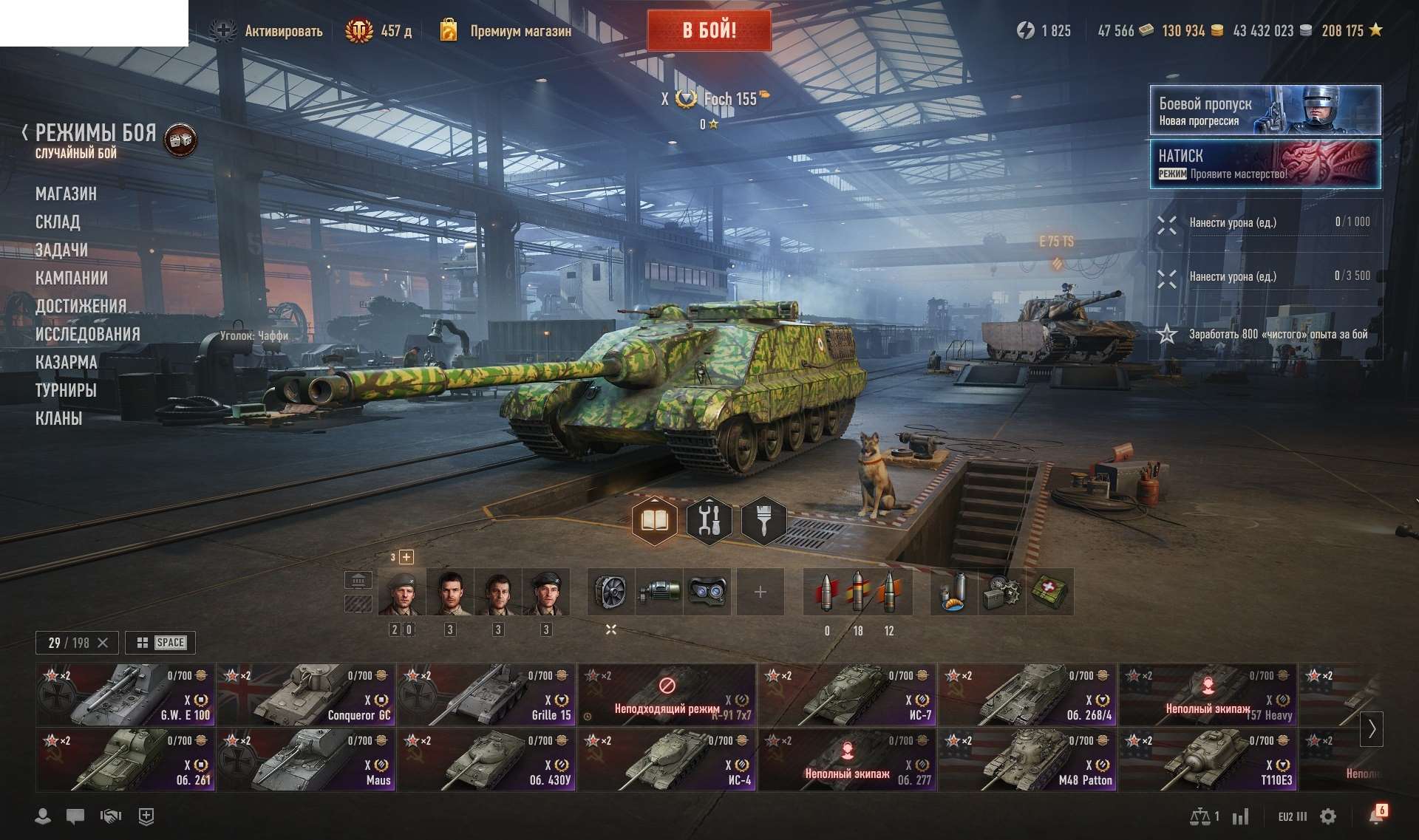
Task: Open the crew book icon under the tank
Action: (655, 521)
